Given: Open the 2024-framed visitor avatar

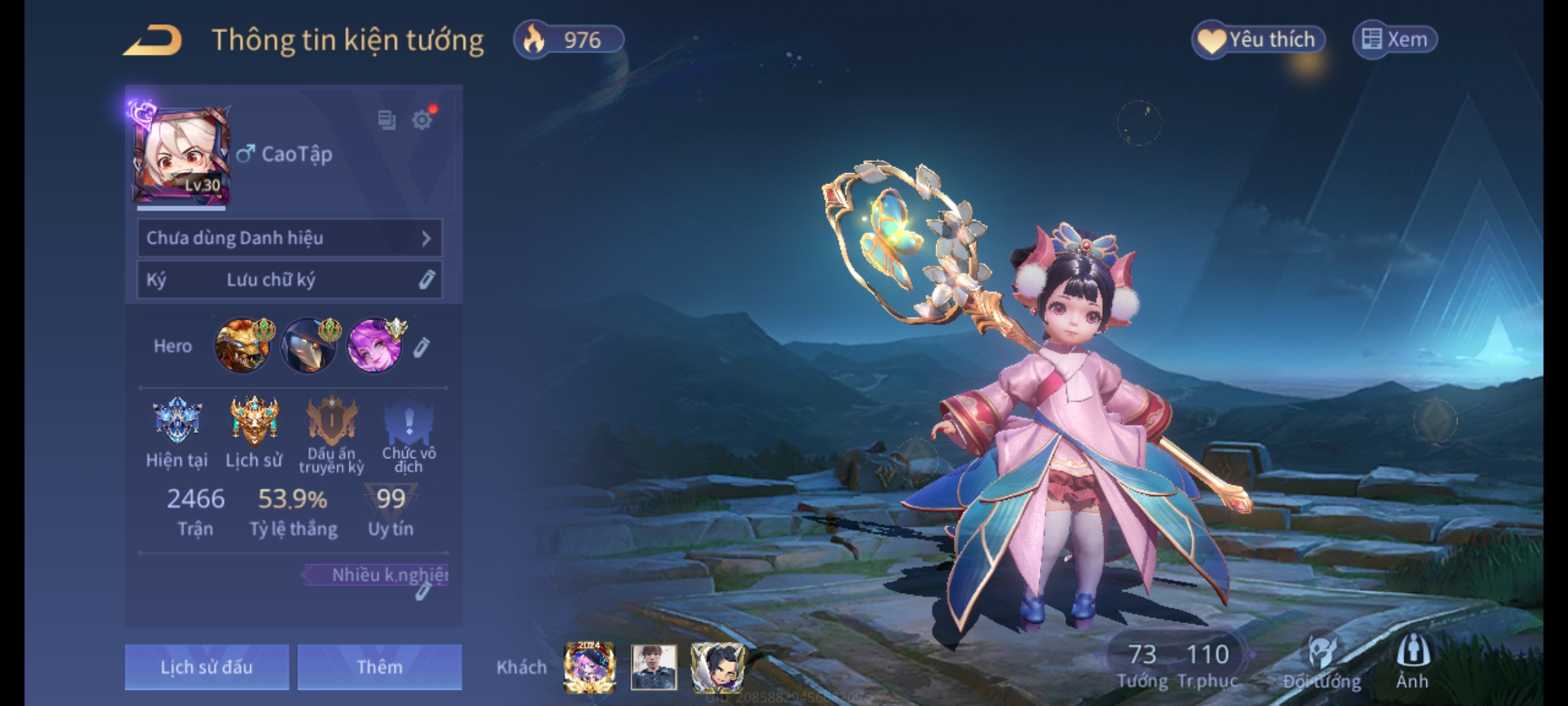Looking at the screenshot, I should pos(589,667).
